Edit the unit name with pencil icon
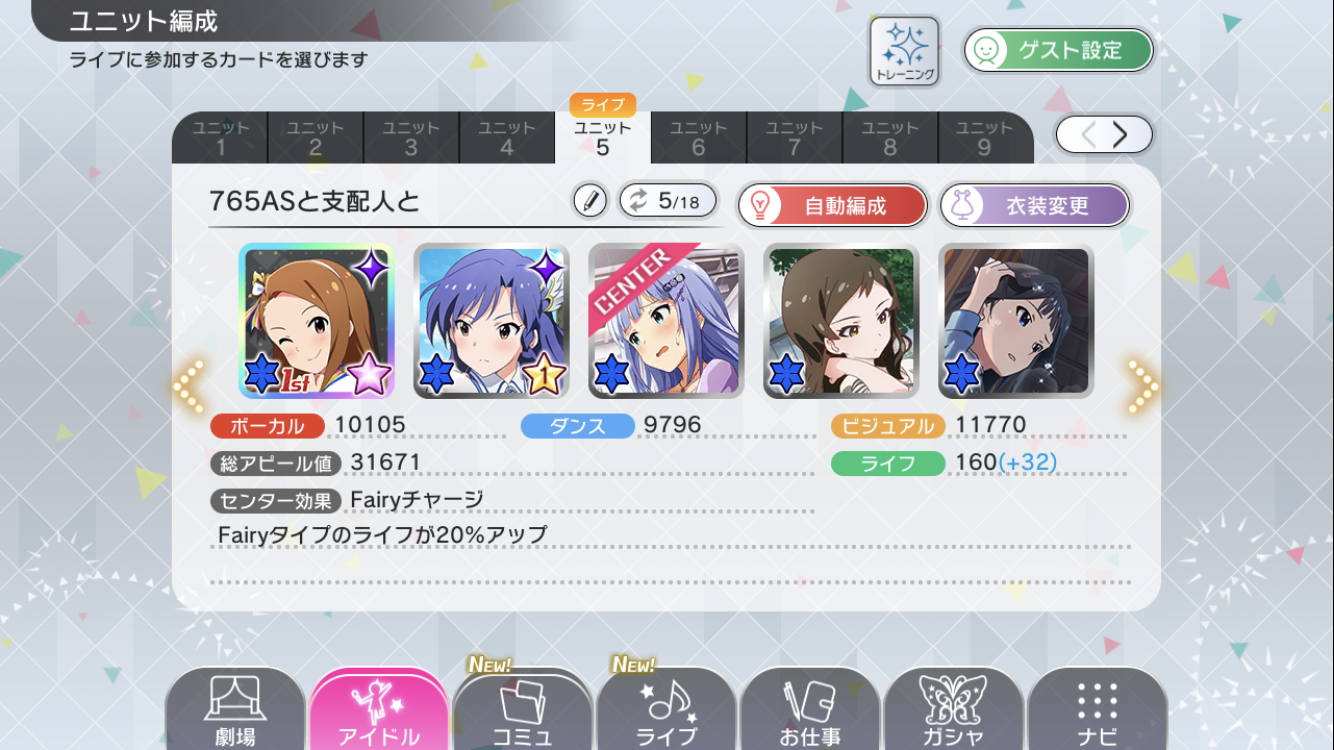Viewport: 1334px width, 750px height. point(590,201)
